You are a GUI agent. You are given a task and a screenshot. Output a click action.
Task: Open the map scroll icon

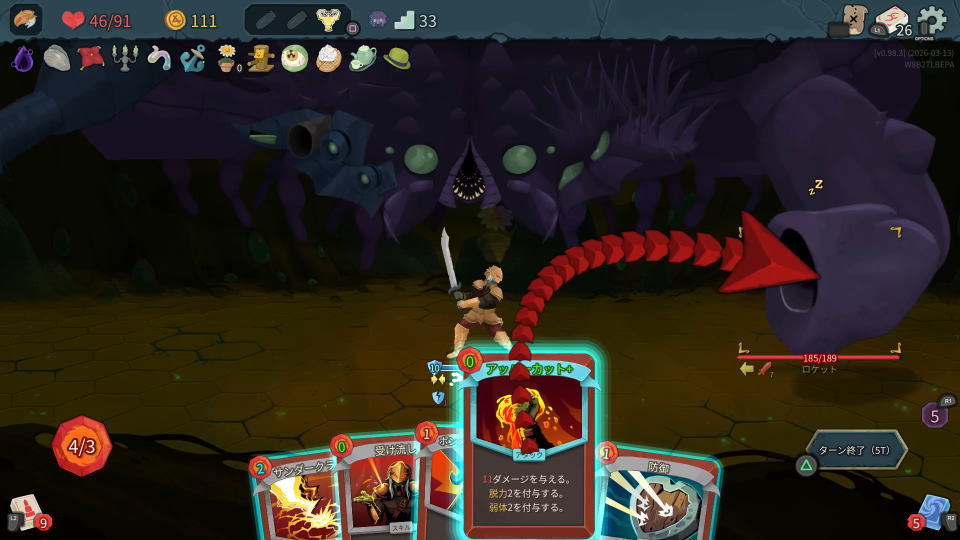[x=853, y=19]
